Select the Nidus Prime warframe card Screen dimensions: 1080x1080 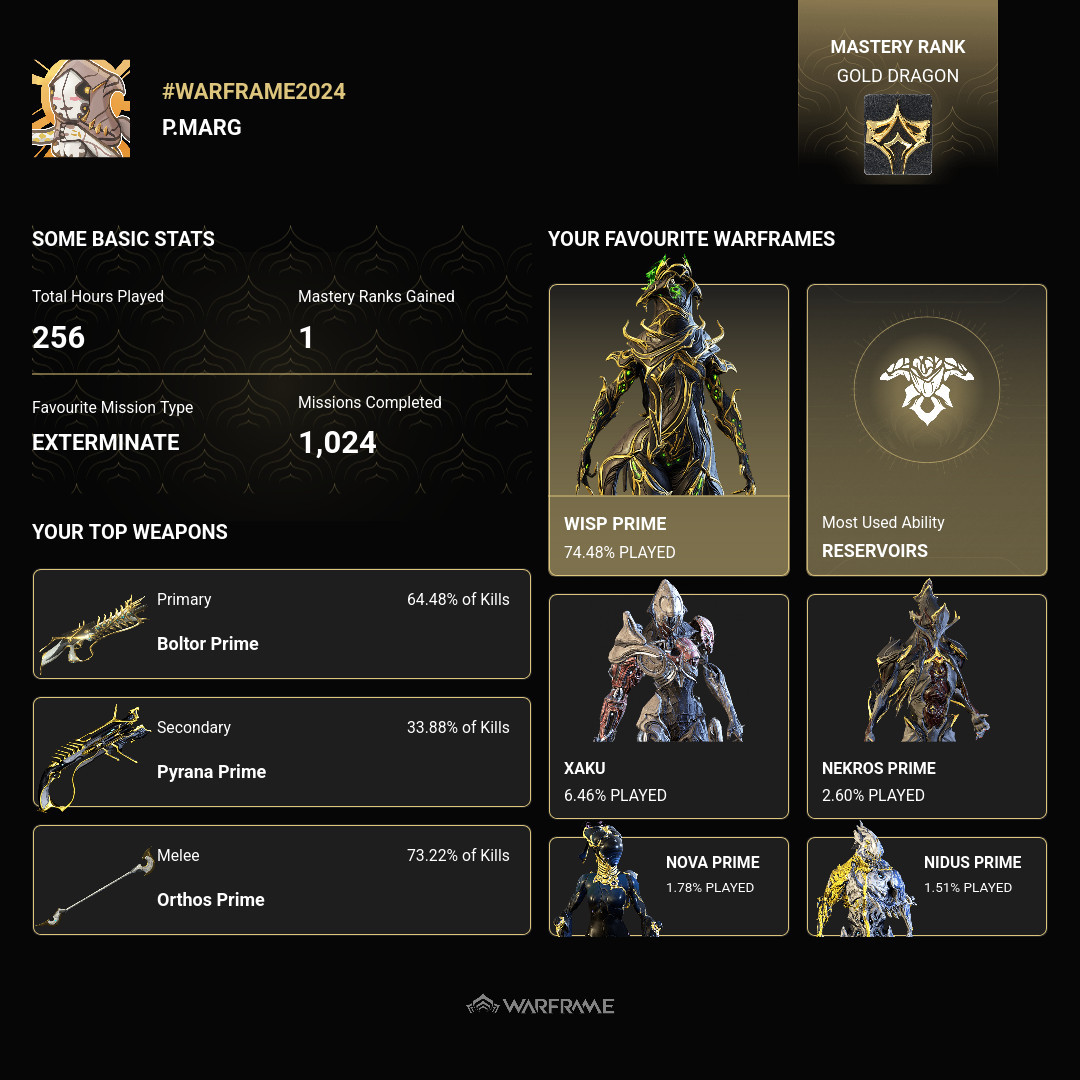coord(927,886)
